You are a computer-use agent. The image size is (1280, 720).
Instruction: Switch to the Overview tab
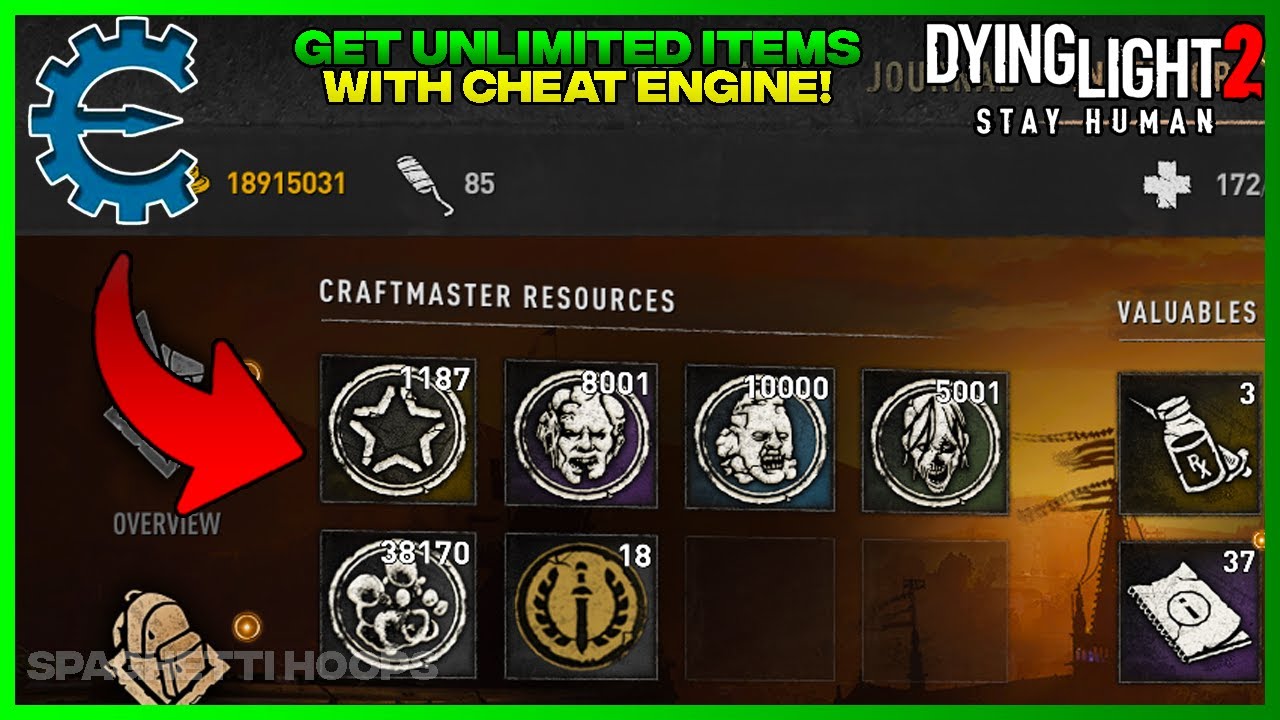pyautogui.click(x=167, y=521)
